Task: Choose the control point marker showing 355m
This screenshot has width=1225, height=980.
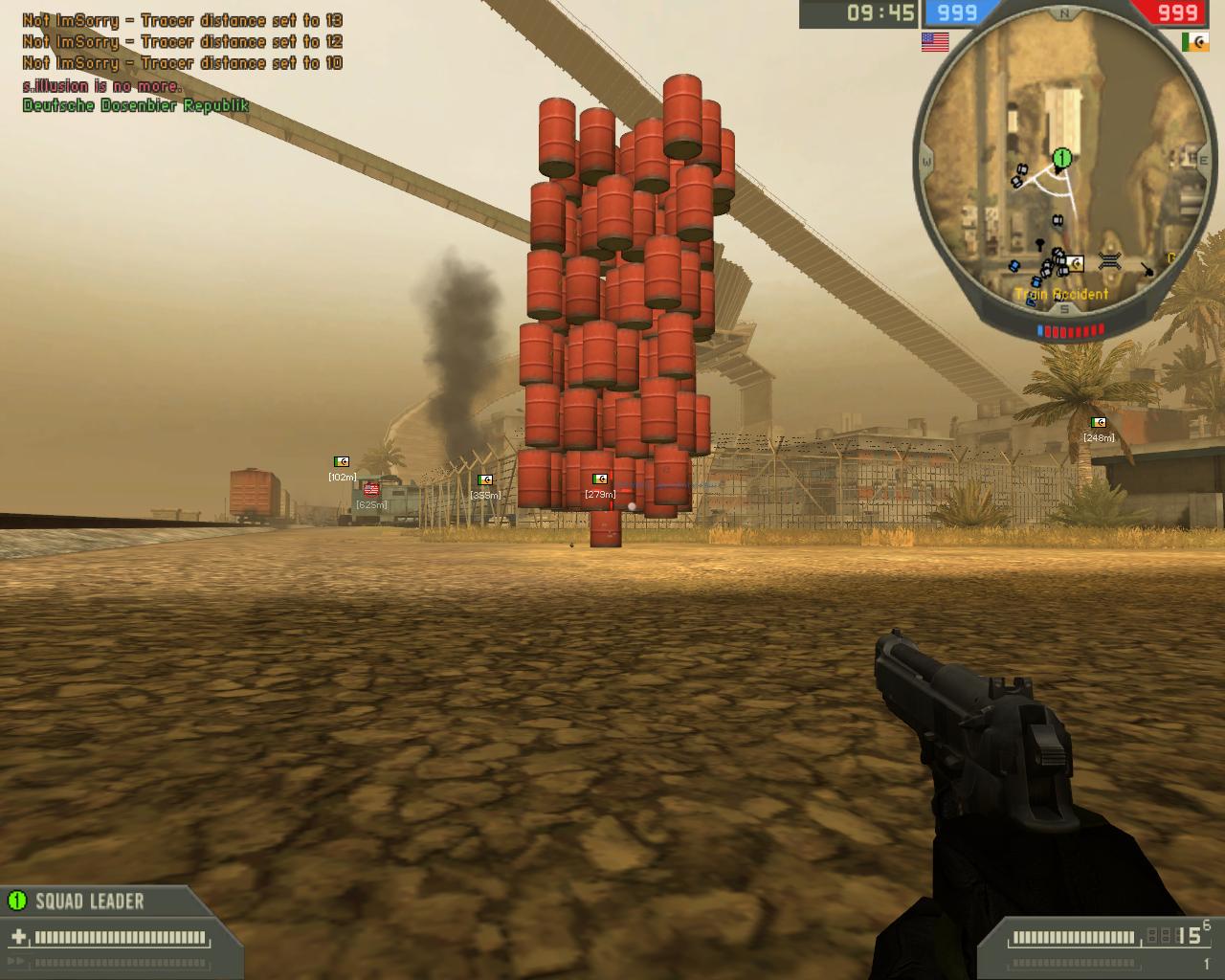Action: coord(485,480)
